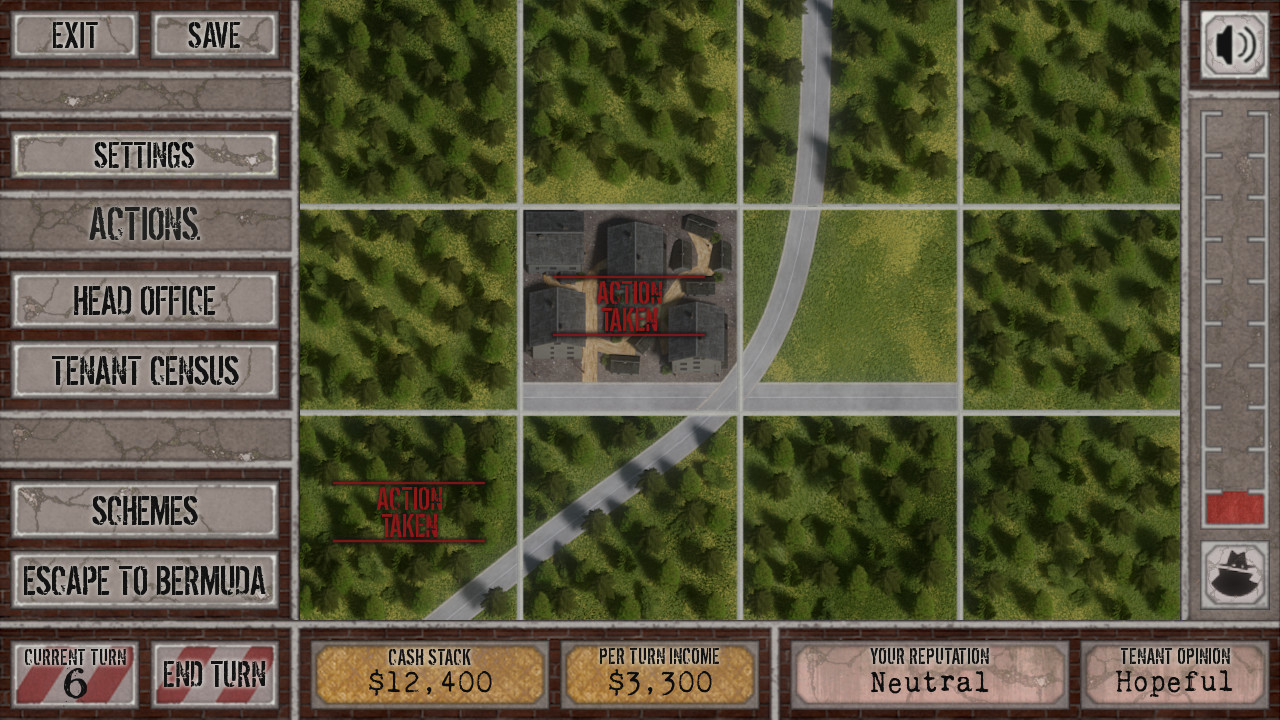End the current turn
Screen dimensions: 1280x720
coord(214,674)
